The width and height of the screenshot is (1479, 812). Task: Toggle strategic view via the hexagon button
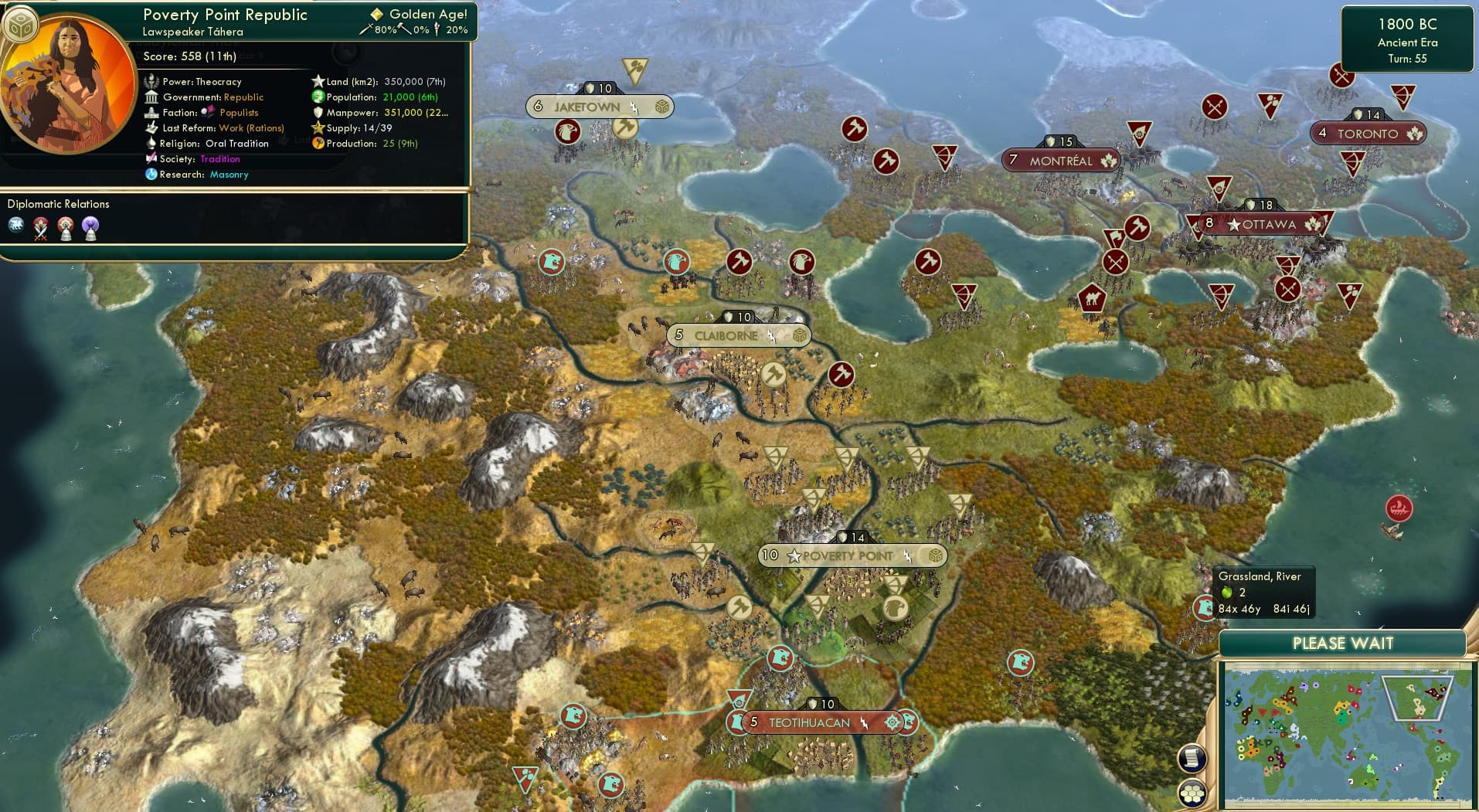click(x=1192, y=792)
